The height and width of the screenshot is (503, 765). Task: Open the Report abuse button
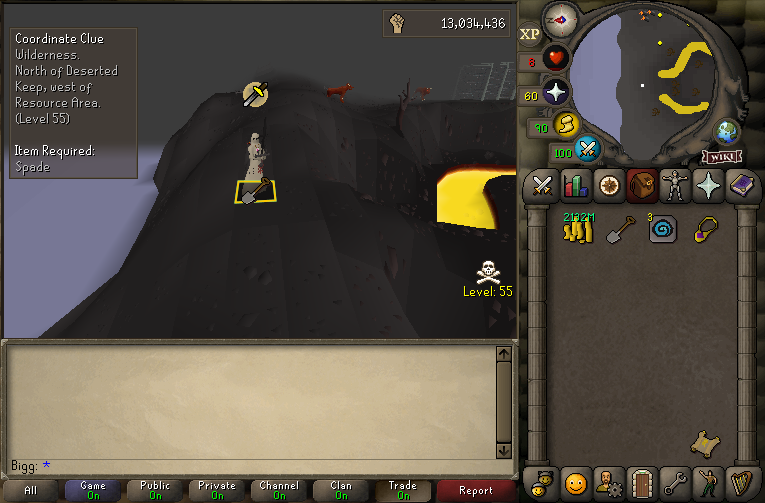point(476,491)
